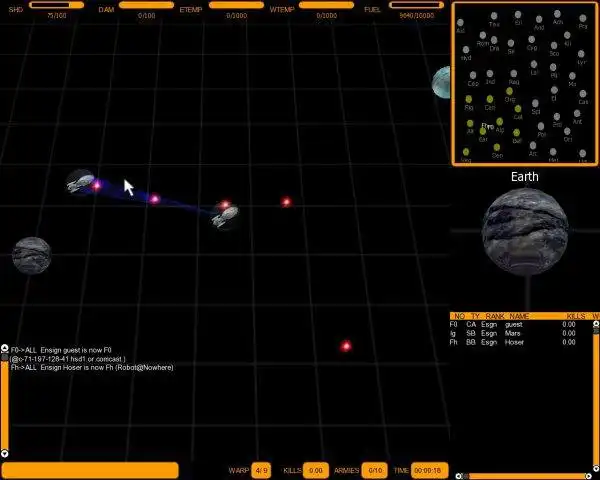This screenshot has height=480, width=600.
Task: Click the orange message input bar
Action: tap(90, 469)
